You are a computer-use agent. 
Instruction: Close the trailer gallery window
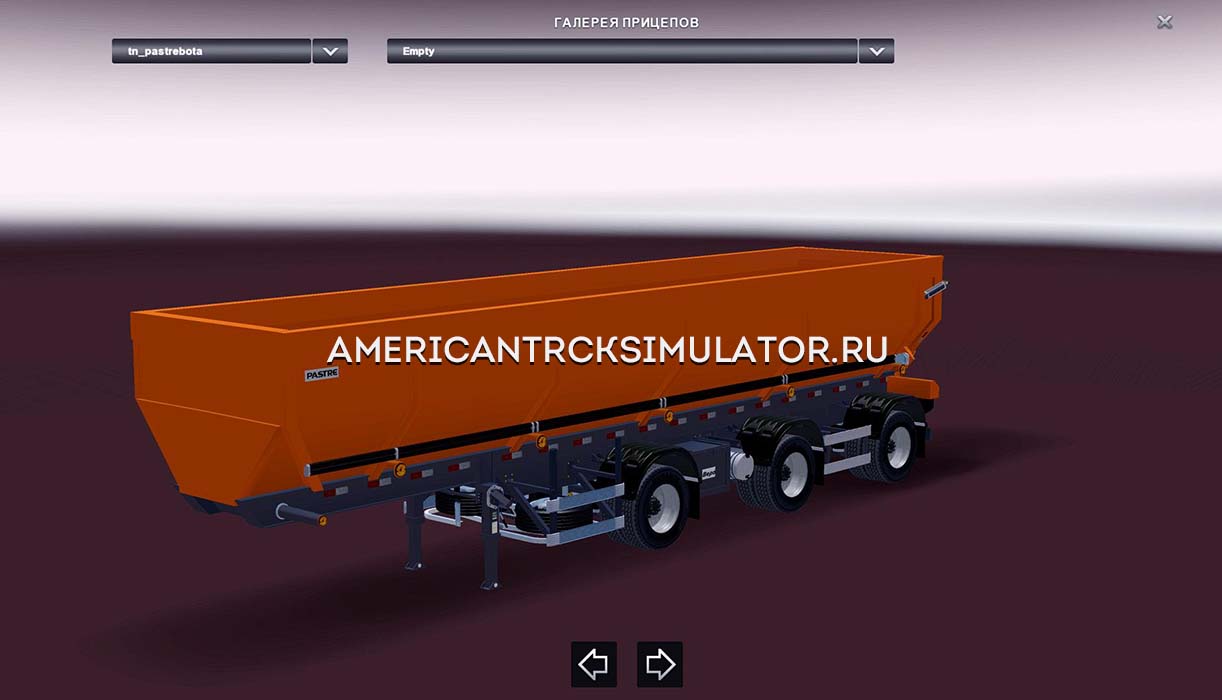click(1164, 22)
